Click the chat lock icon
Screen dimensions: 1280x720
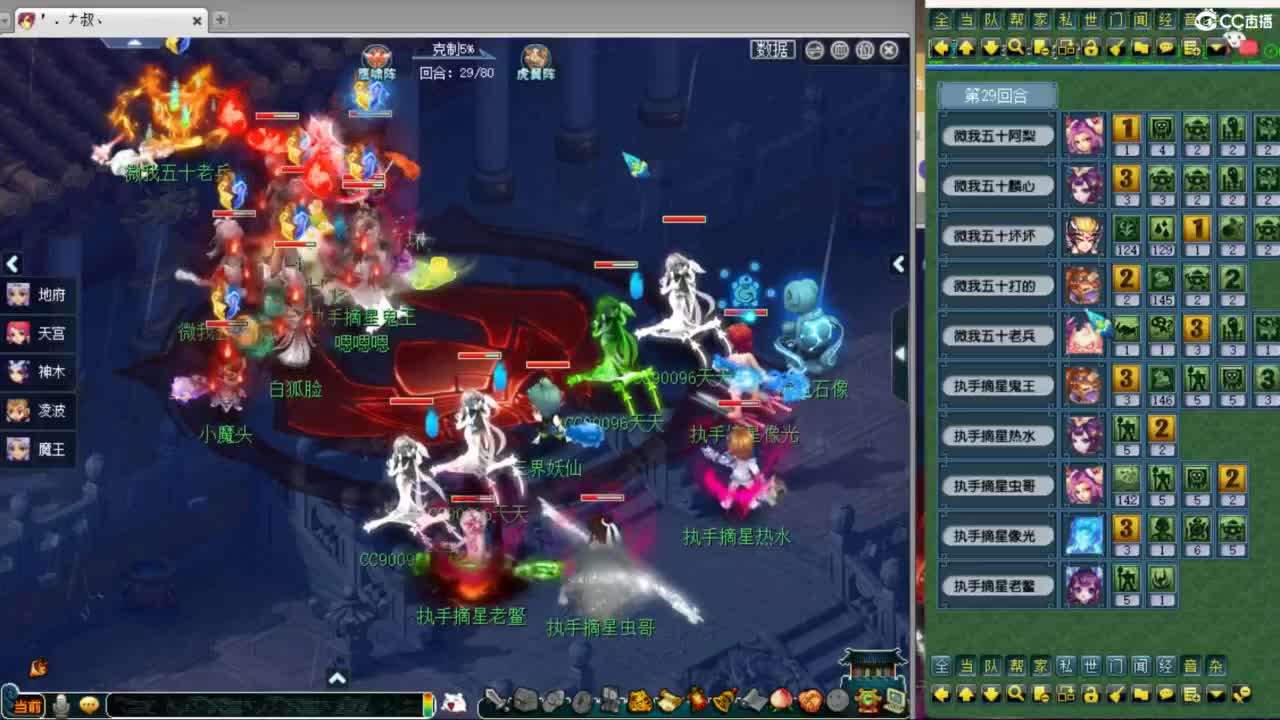click(x=1092, y=48)
